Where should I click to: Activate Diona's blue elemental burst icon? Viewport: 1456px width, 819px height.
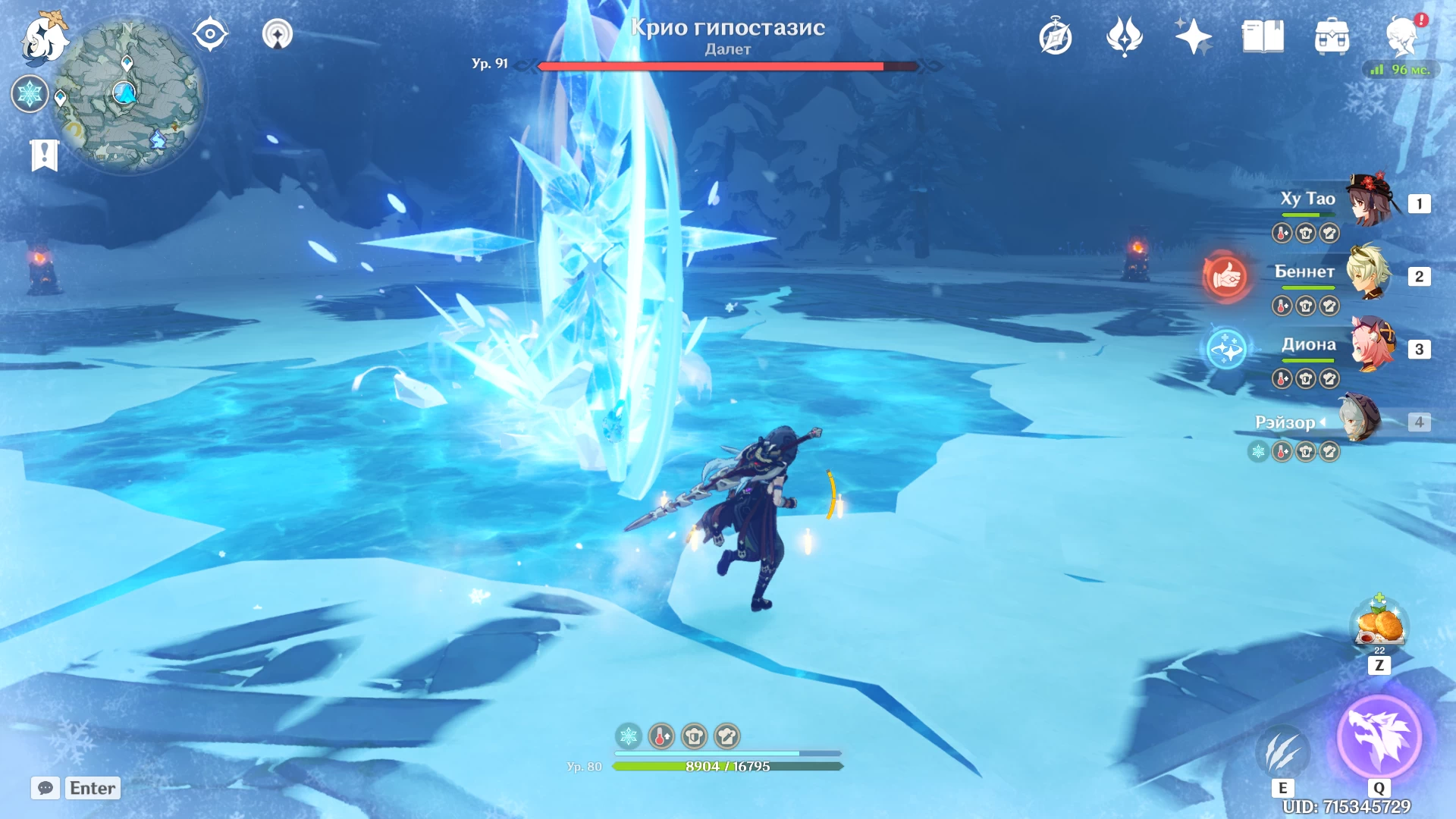coord(1226,349)
